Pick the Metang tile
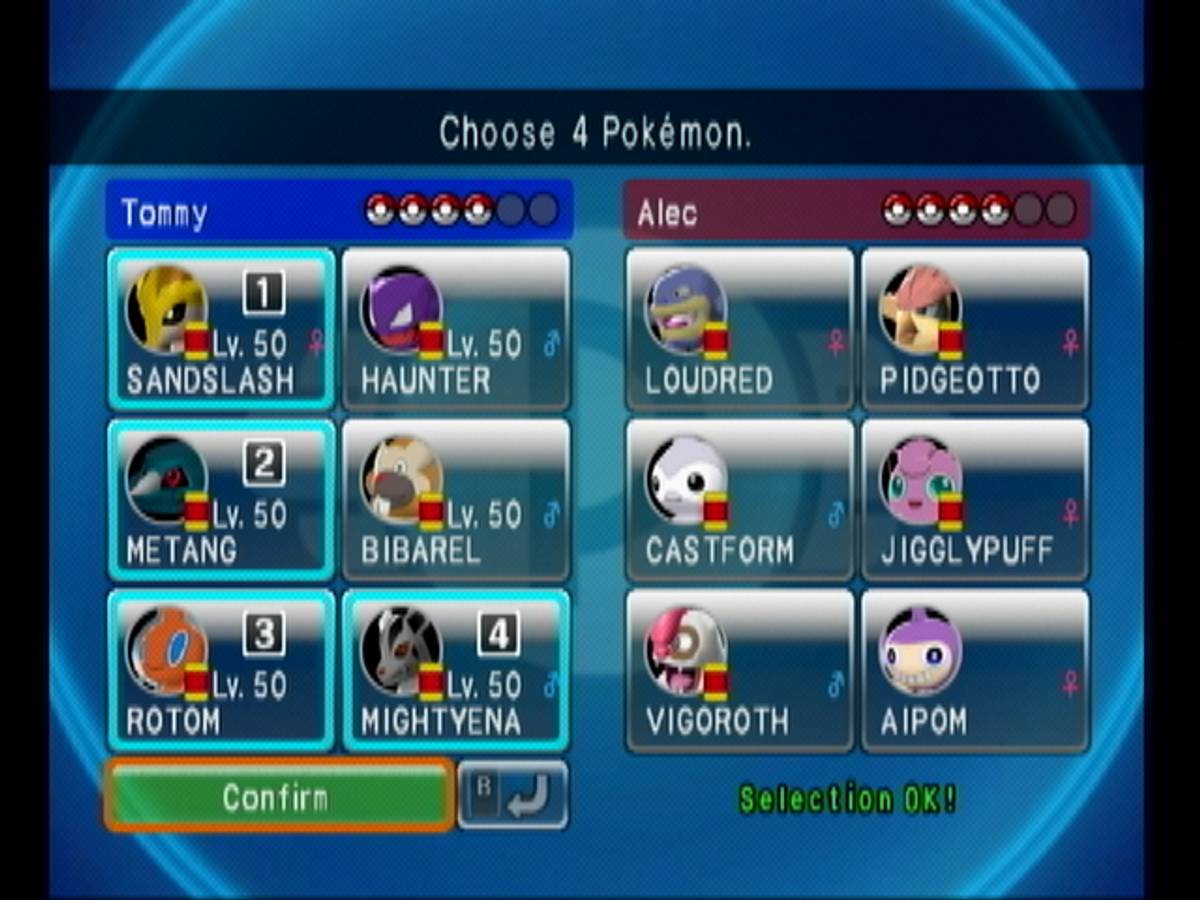Screen dimensions: 1200x900 (x=220, y=500)
